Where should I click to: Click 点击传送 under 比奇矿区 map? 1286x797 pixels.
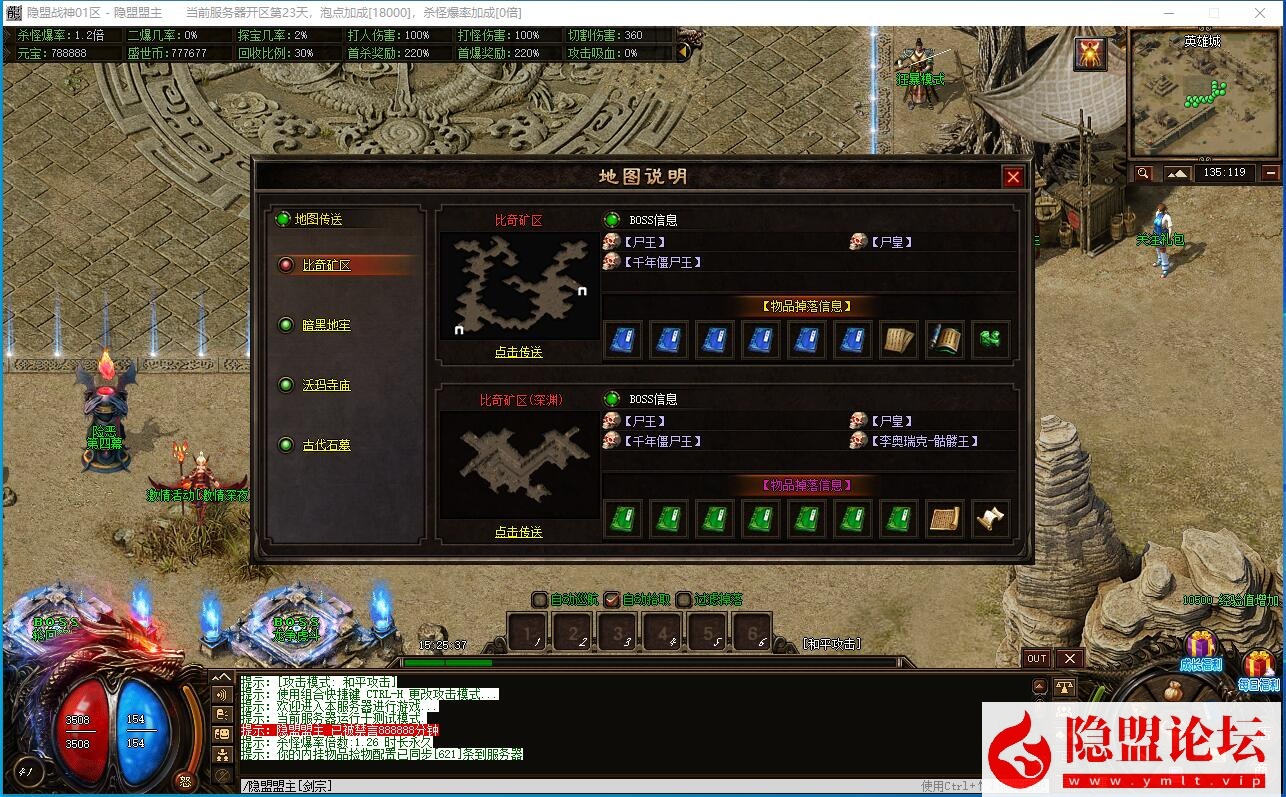click(518, 352)
